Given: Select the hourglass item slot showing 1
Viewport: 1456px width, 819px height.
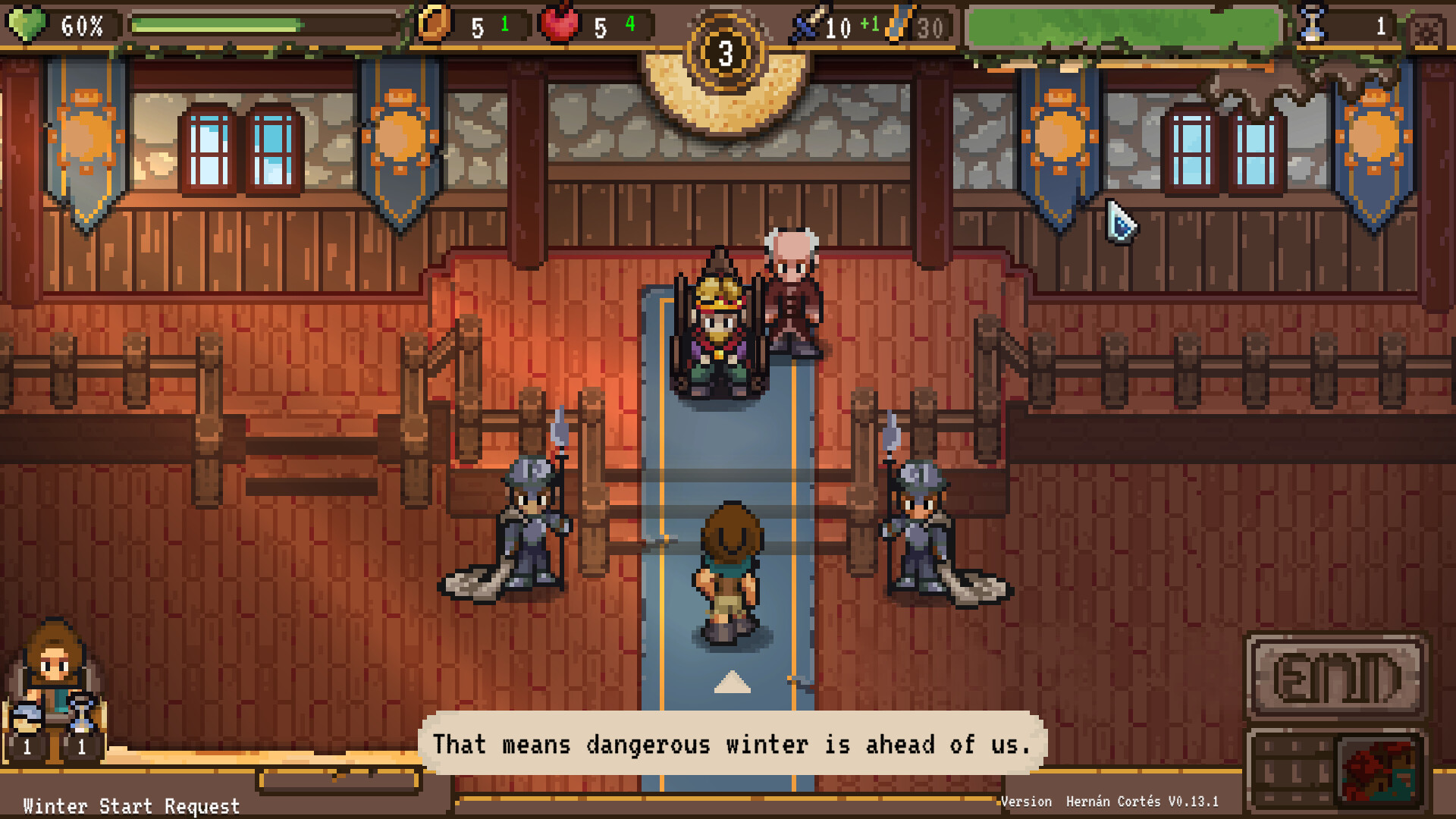Looking at the screenshot, I should [x=80, y=717].
